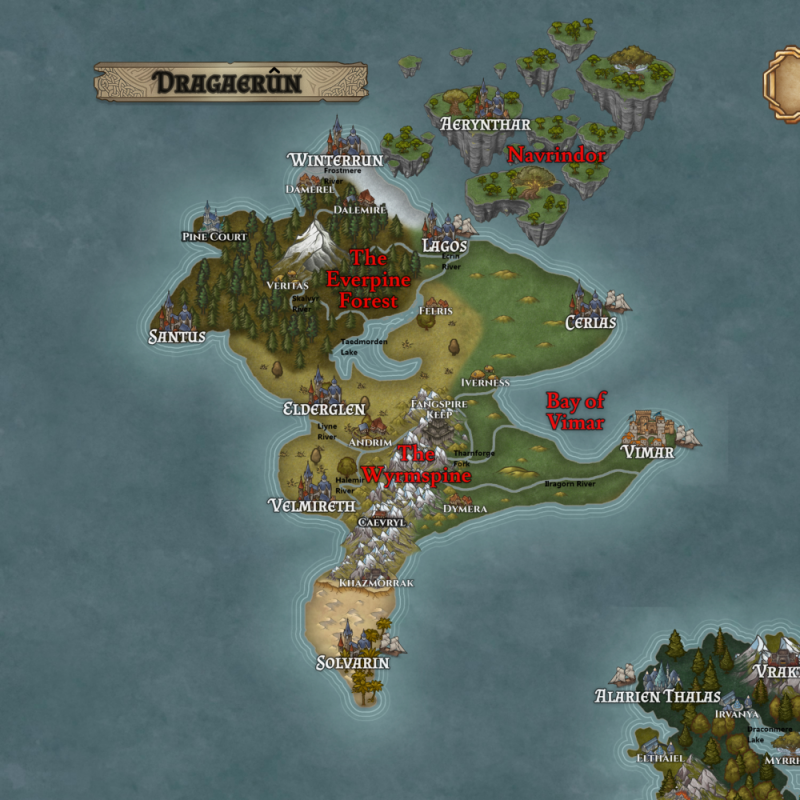Screen dimensions: 800x800
Task: Choose The Wyrmspine region label
Action: point(416,465)
